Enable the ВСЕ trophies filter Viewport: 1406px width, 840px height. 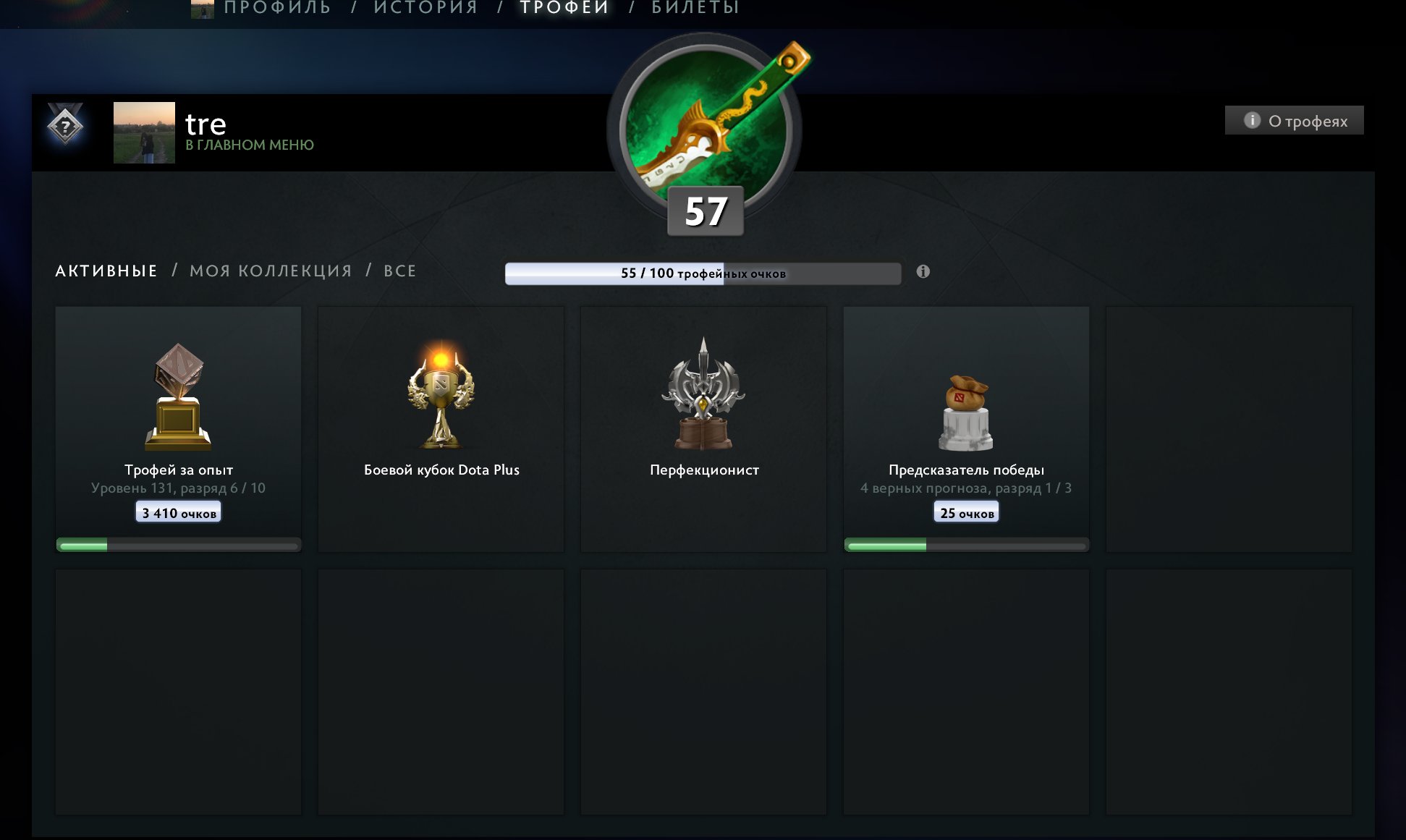pos(399,271)
